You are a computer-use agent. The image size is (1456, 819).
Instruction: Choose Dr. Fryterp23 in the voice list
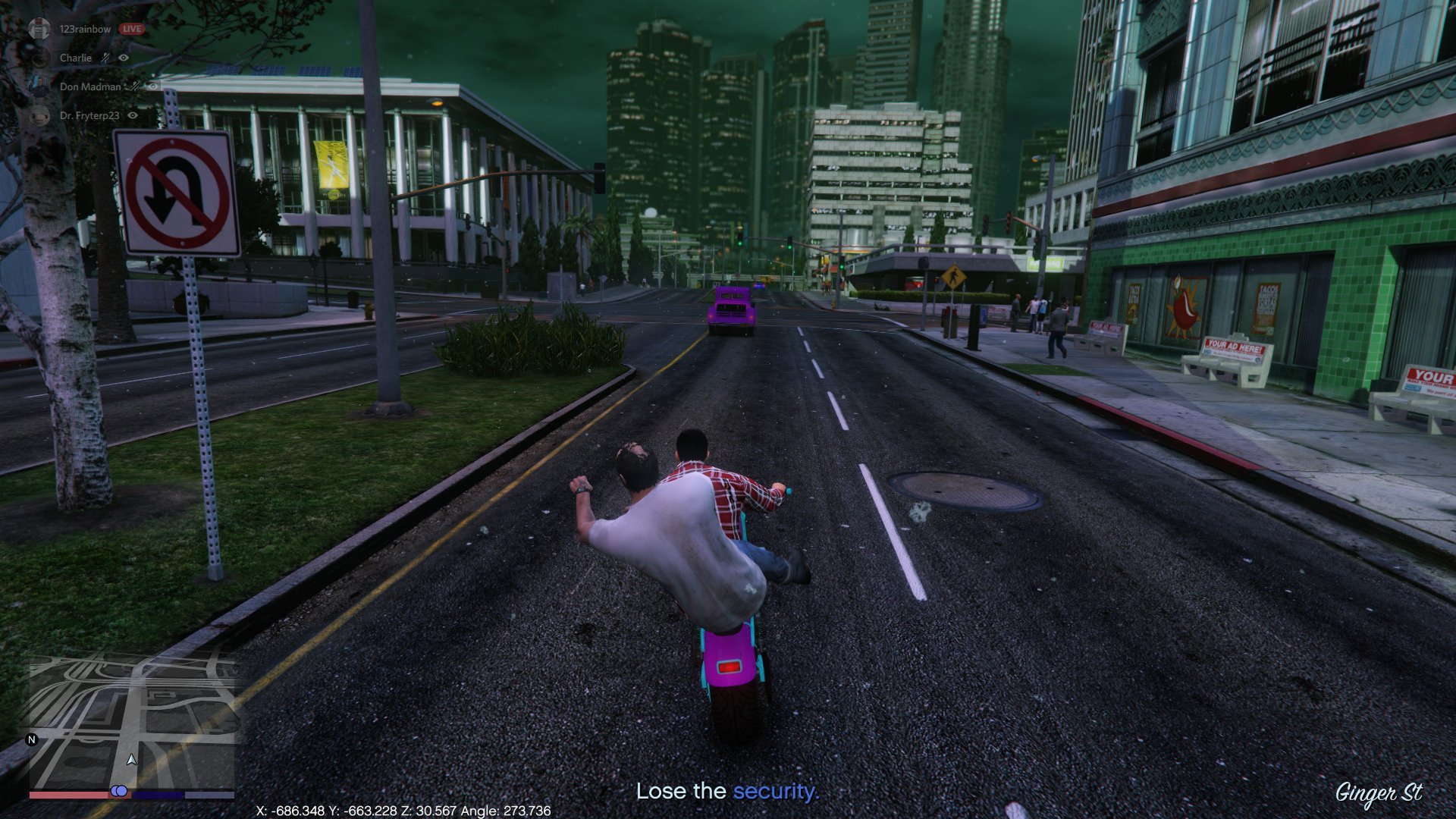tap(89, 115)
